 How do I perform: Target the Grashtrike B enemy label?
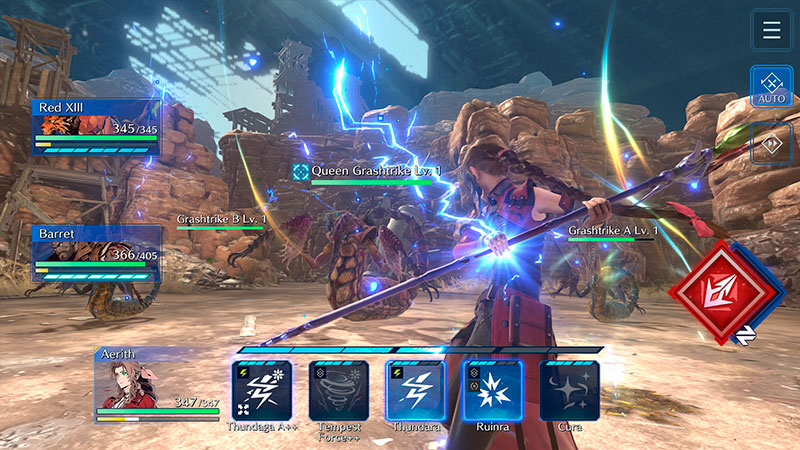(222, 219)
